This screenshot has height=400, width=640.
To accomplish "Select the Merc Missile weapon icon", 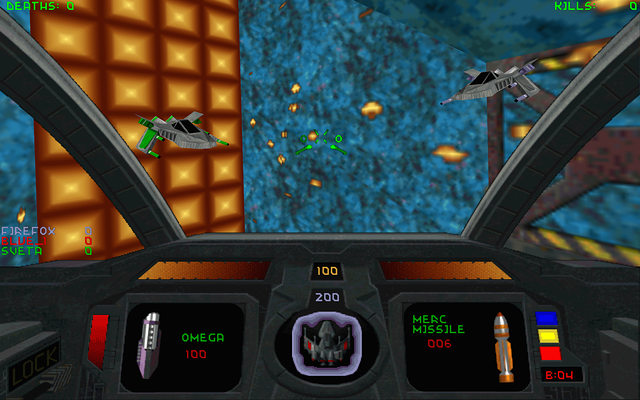I will click(504, 346).
